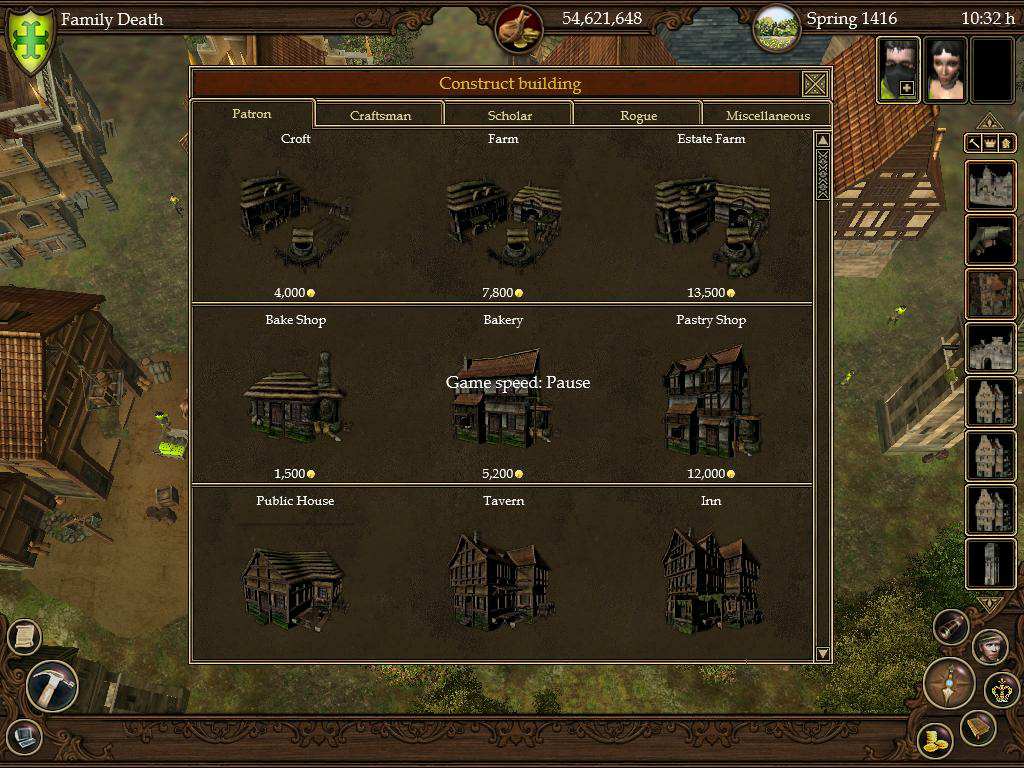Select the Rogue tab
Viewport: 1024px width, 768px height.
click(638, 115)
